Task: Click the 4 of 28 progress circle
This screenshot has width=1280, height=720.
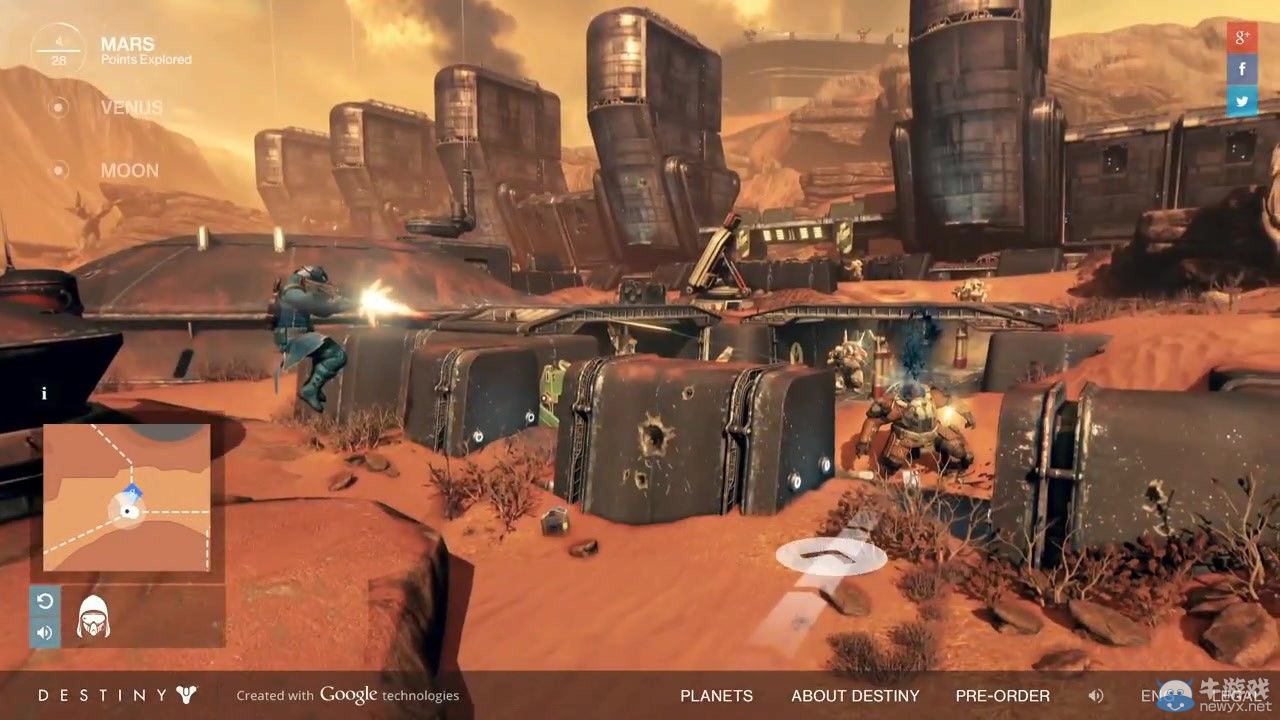Action: (57, 50)
